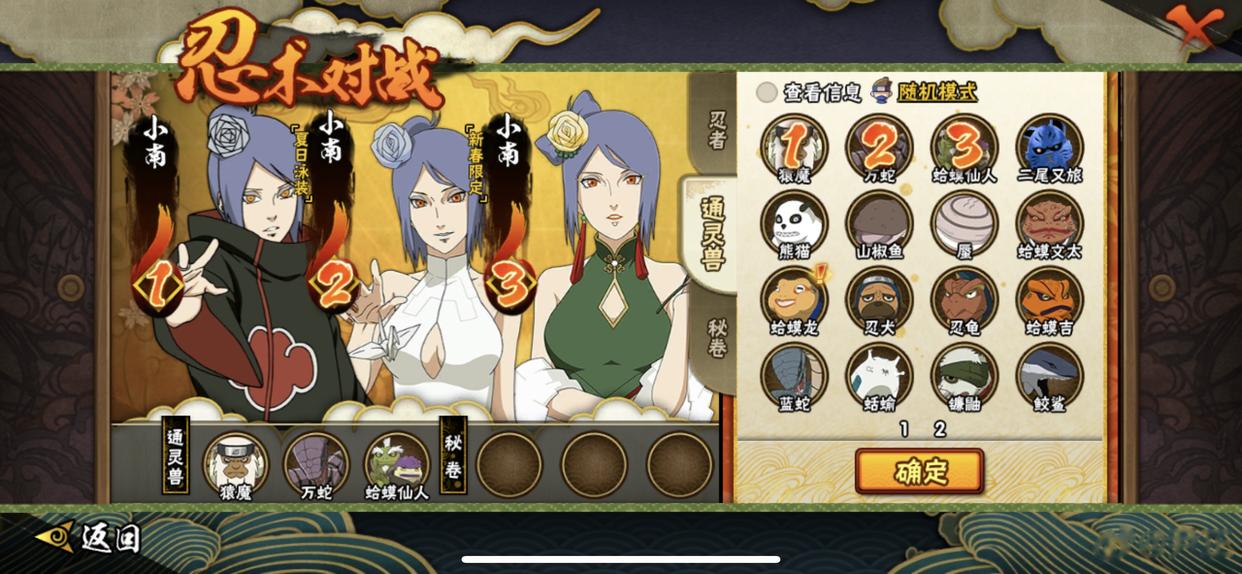
Task: Pick the 蓝蛇 blue snake summon
Action: coord(793,374)
